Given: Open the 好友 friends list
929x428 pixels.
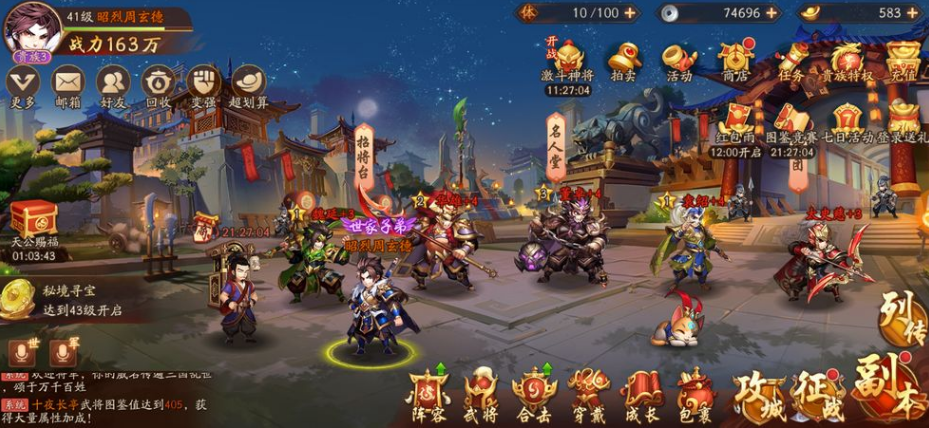Looking at the screenshot, I should 112,82.
